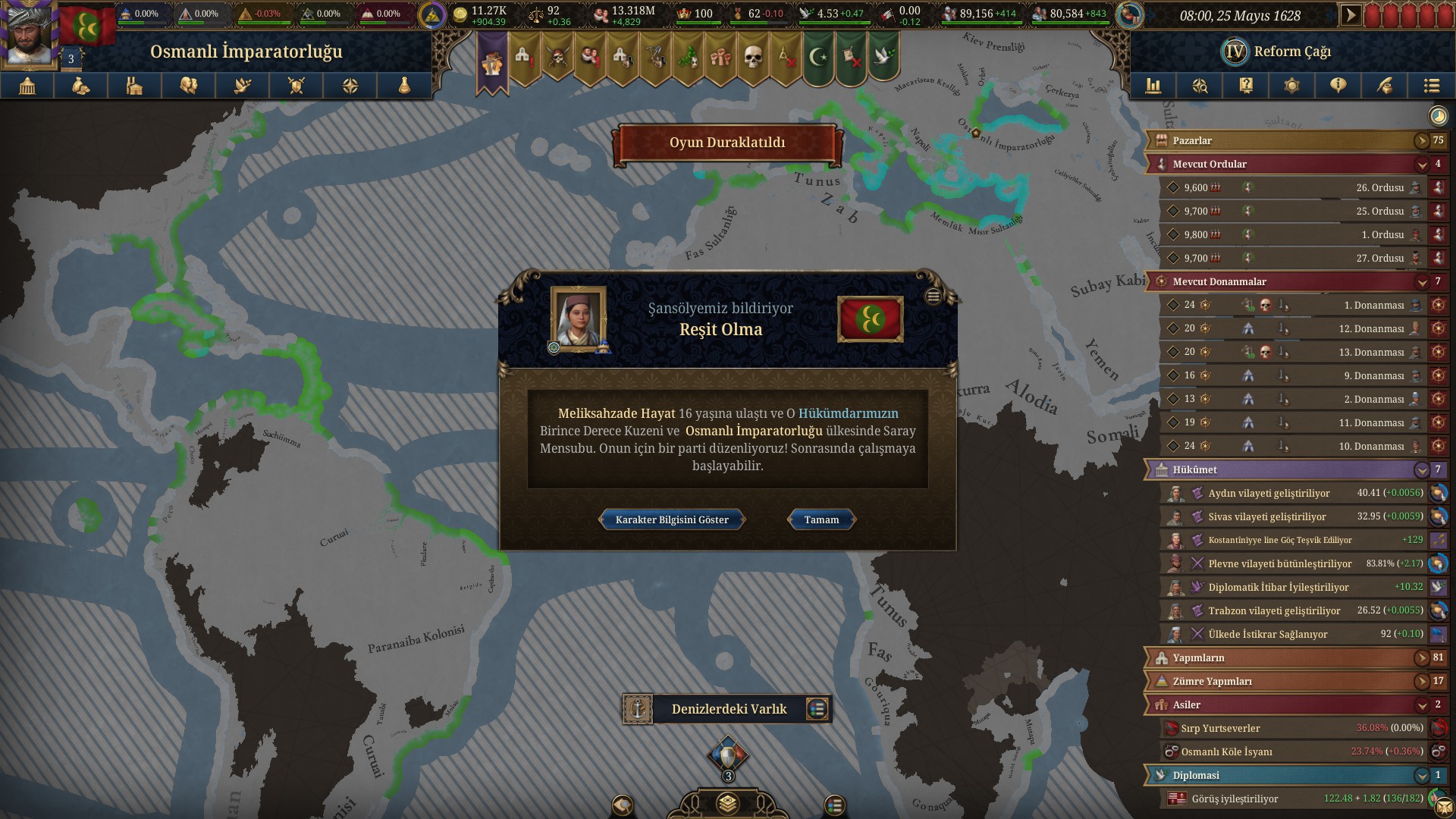This screenshot has height=819, width=1456.
Task: Collapse the Hükûmet section
Action: [x=1421, y=469]
